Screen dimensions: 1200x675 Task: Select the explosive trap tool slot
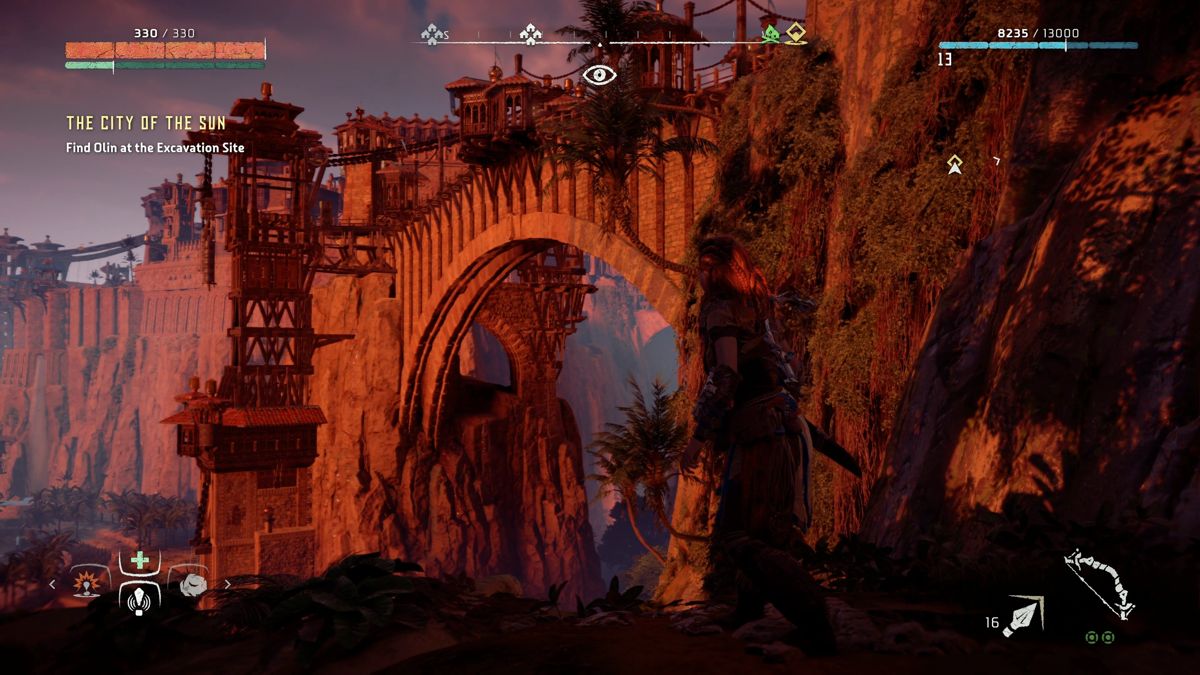[x=87, y=584]
